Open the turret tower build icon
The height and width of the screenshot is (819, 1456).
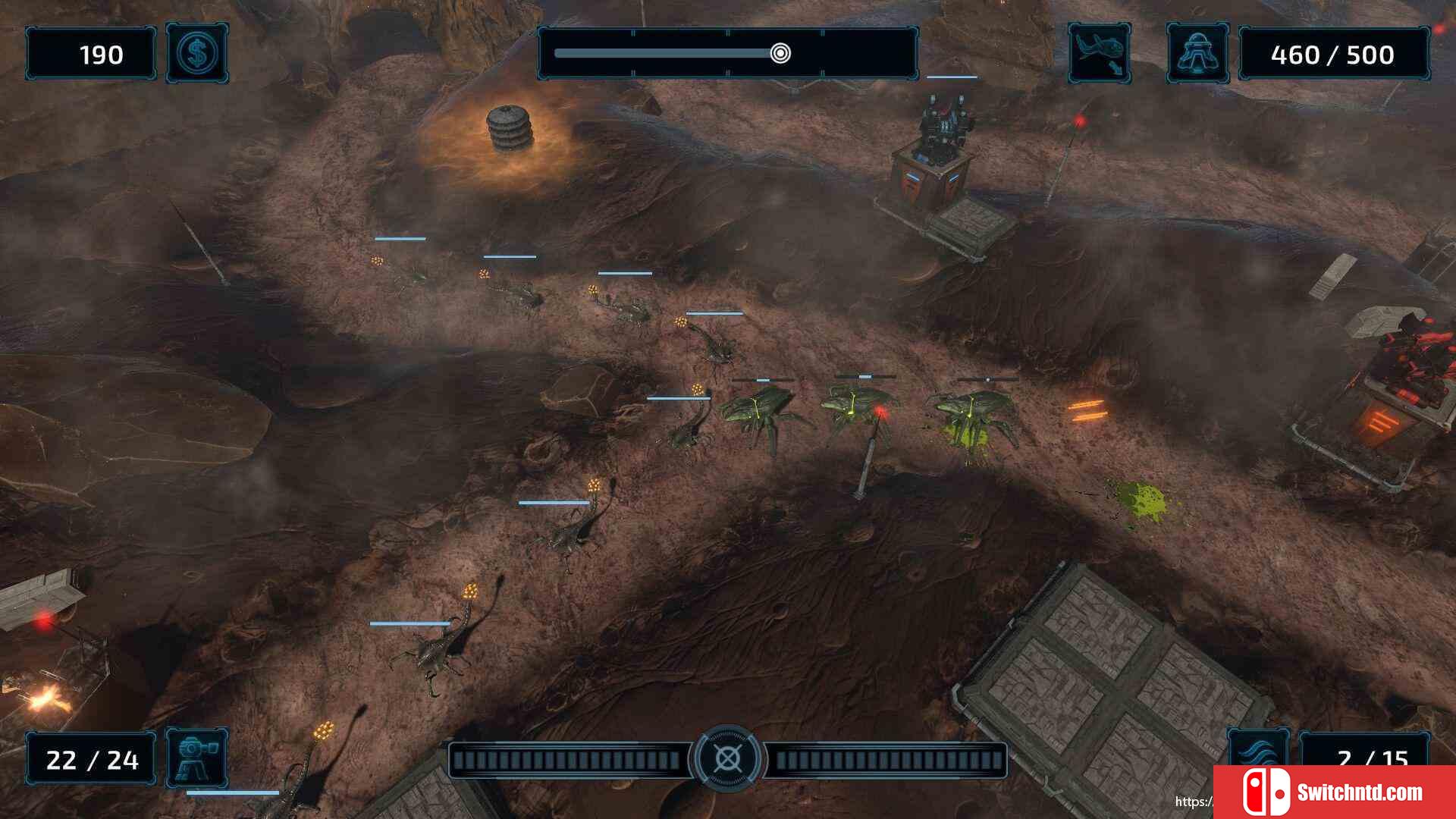tap(196, 758)
